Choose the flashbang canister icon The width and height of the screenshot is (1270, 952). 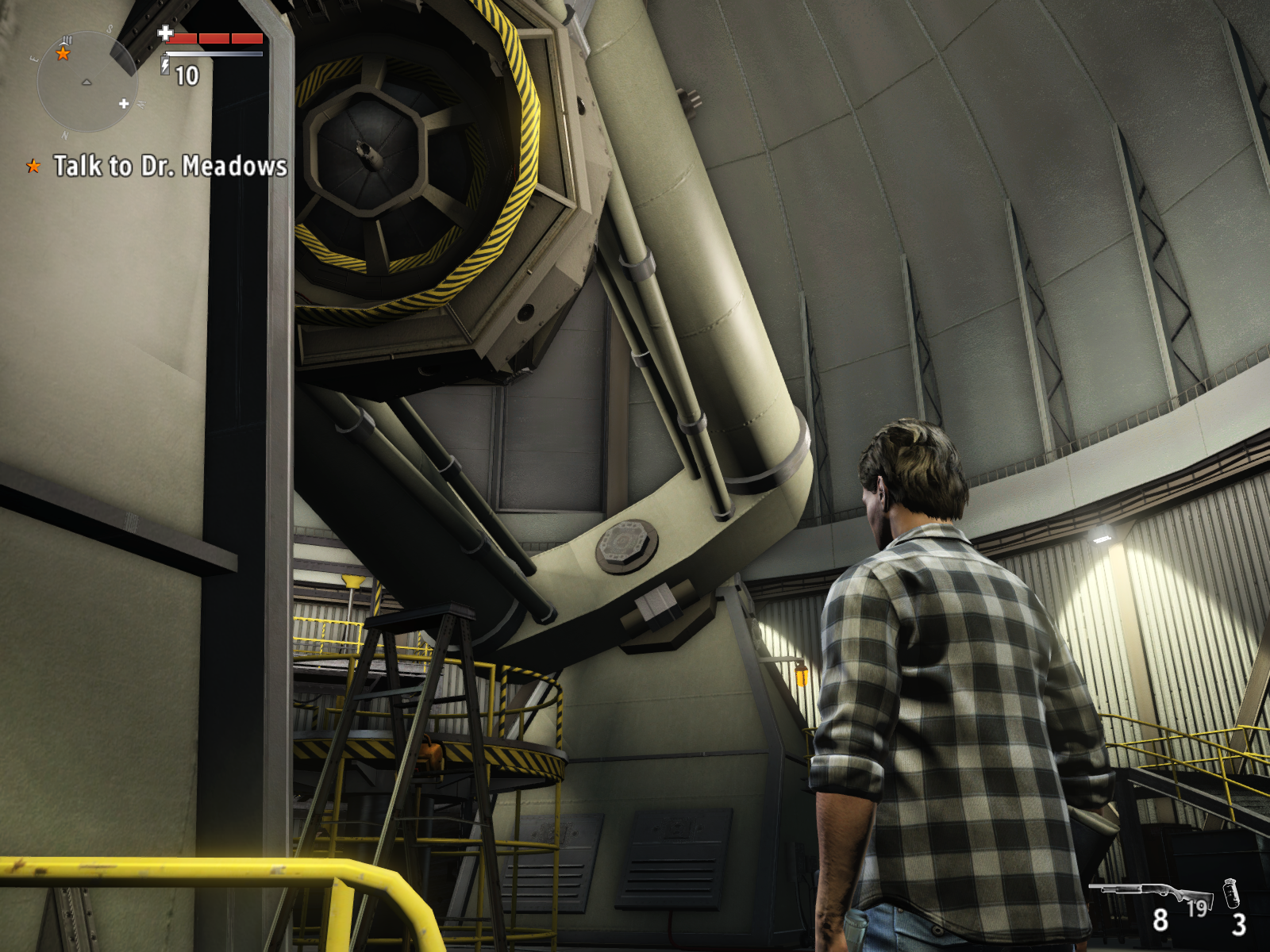coord(1231,893)
